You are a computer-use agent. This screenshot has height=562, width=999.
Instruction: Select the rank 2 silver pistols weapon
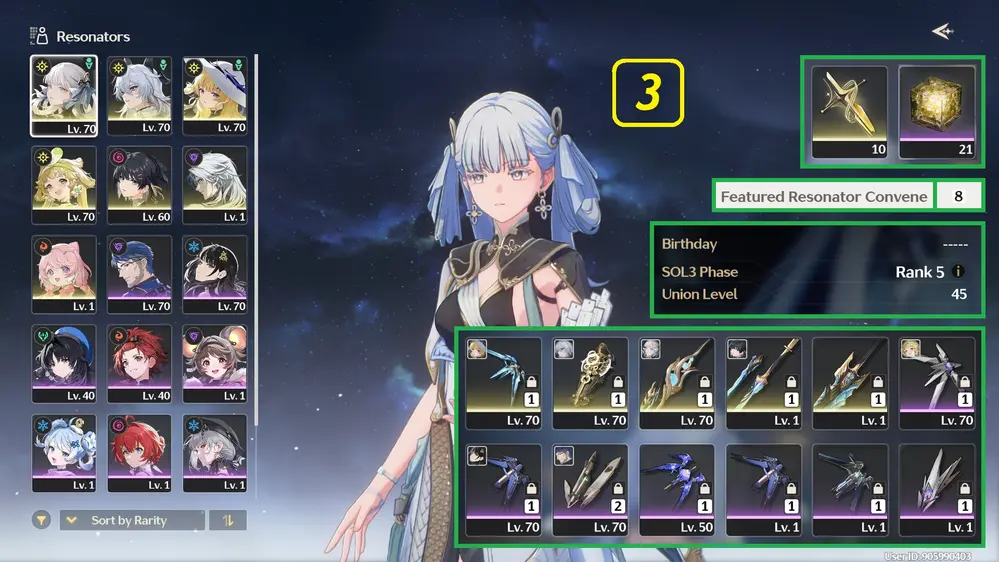pyautogui.click(x=590, y=490)
